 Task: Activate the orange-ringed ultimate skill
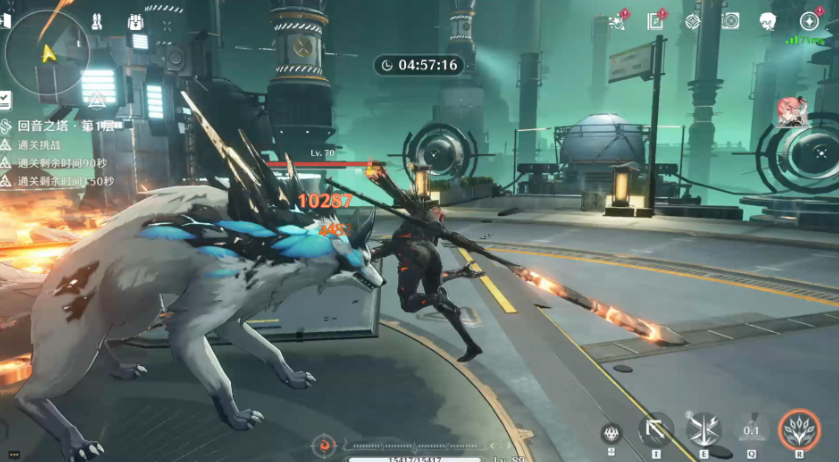(x=798, y=430)
